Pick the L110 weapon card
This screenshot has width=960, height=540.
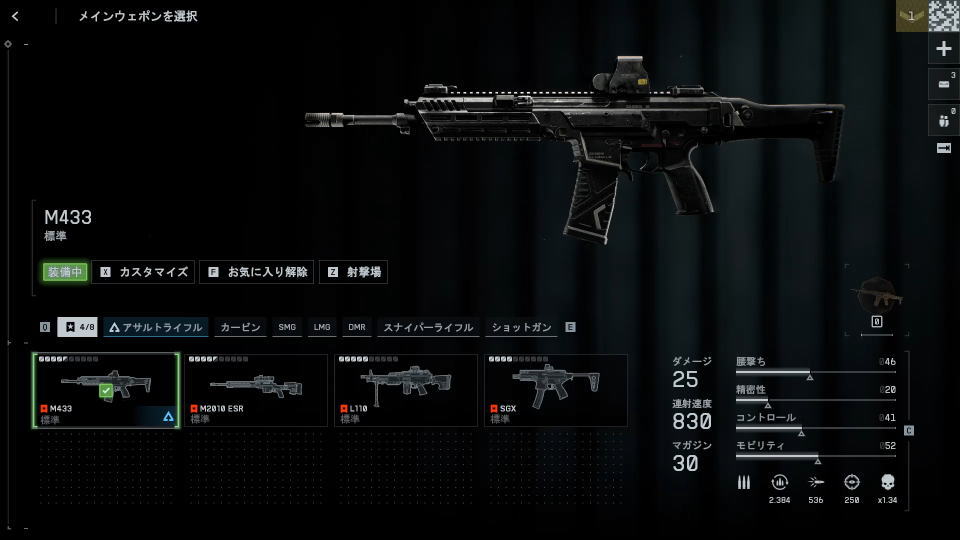pyautogui.click(x=406, y=390)
